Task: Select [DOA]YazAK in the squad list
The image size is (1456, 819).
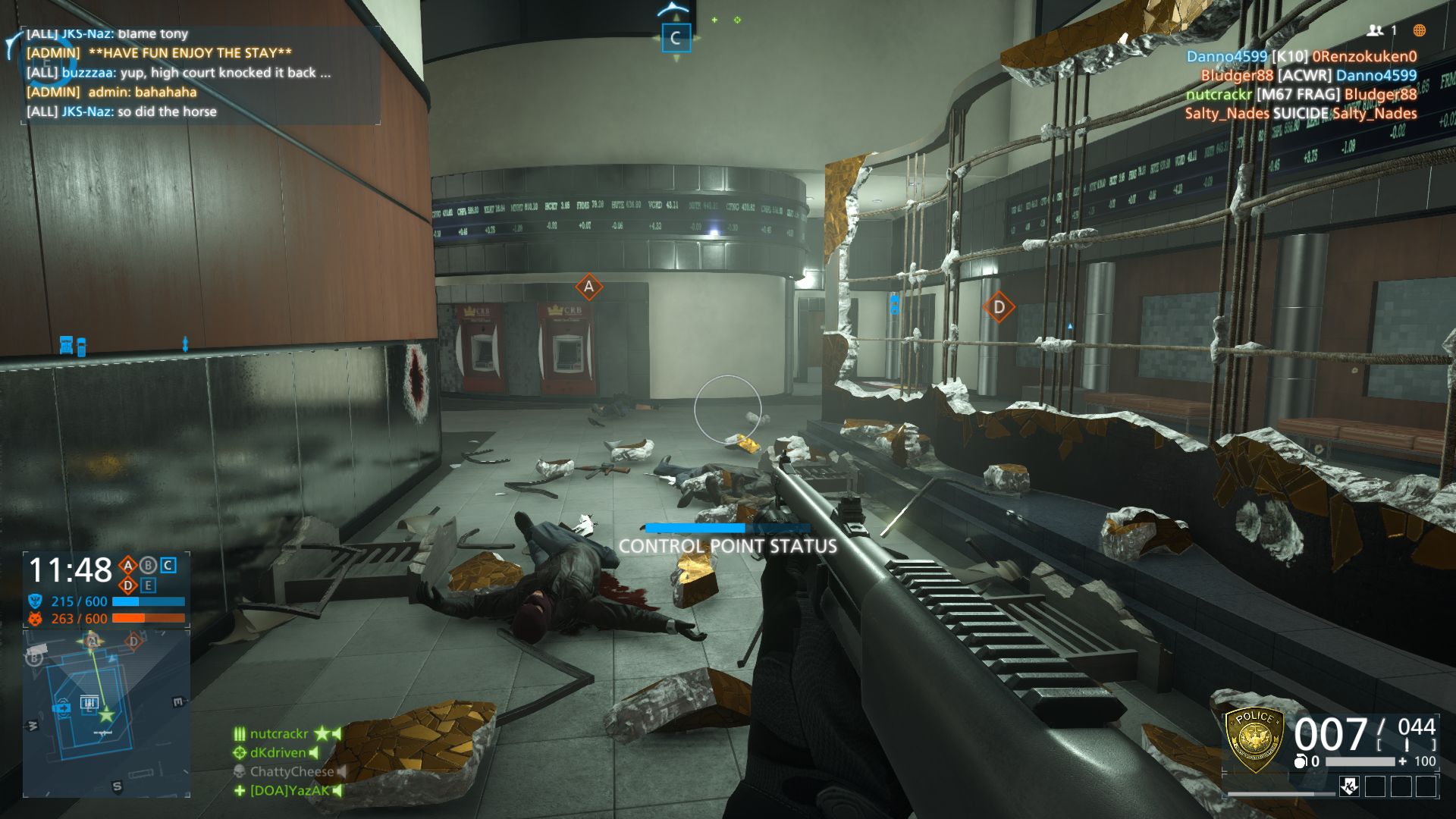Action: click(x=289, y=791)
